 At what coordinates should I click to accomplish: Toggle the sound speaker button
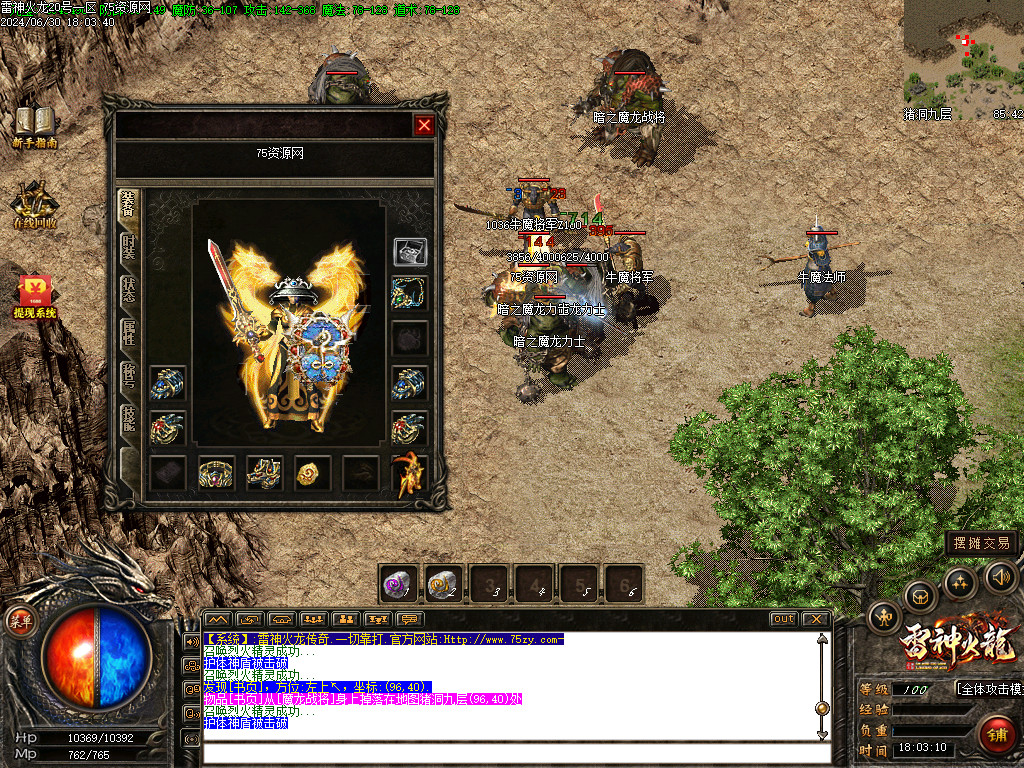pyautogui.click(x=1000, y=576)
